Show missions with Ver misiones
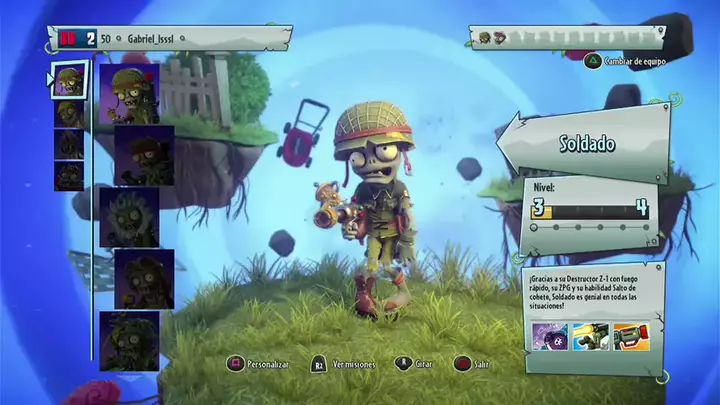The width and height of the screenshot is (720, 405). 346,365
